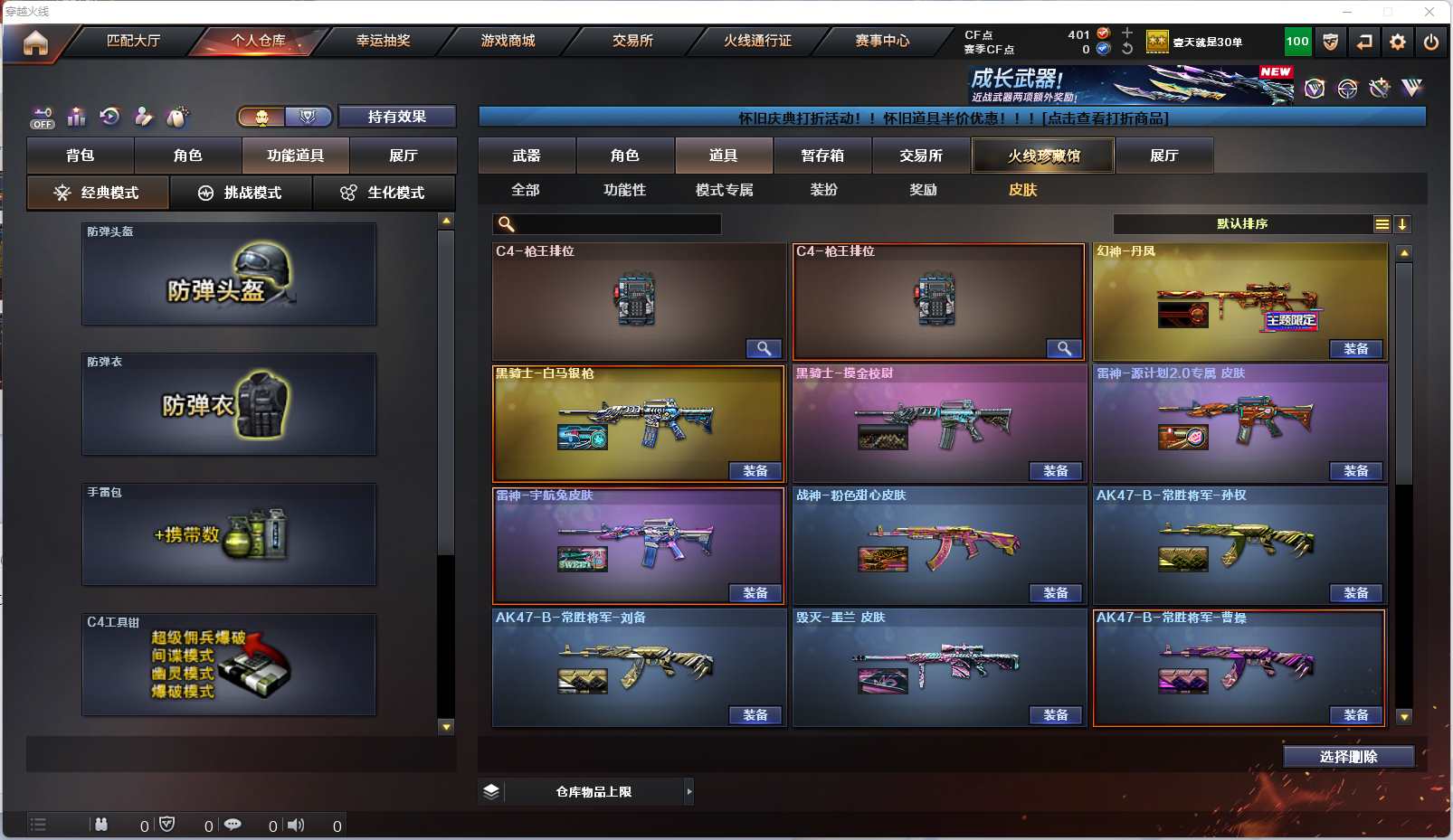Screen dimensions: 1453x840
Task: Click the 选择删除 button
Action: tap(1348, 757)
